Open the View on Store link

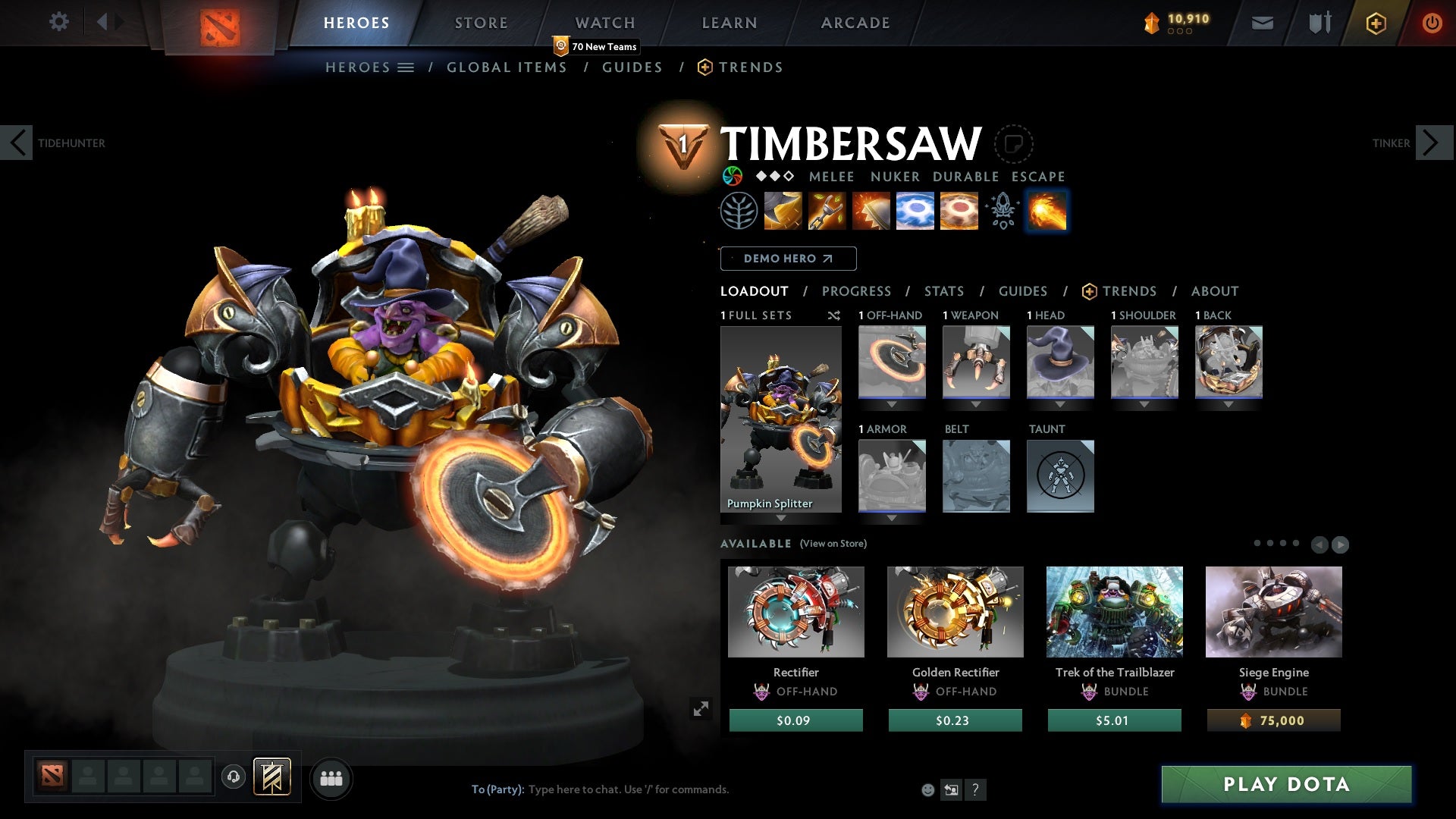point(833,544)
